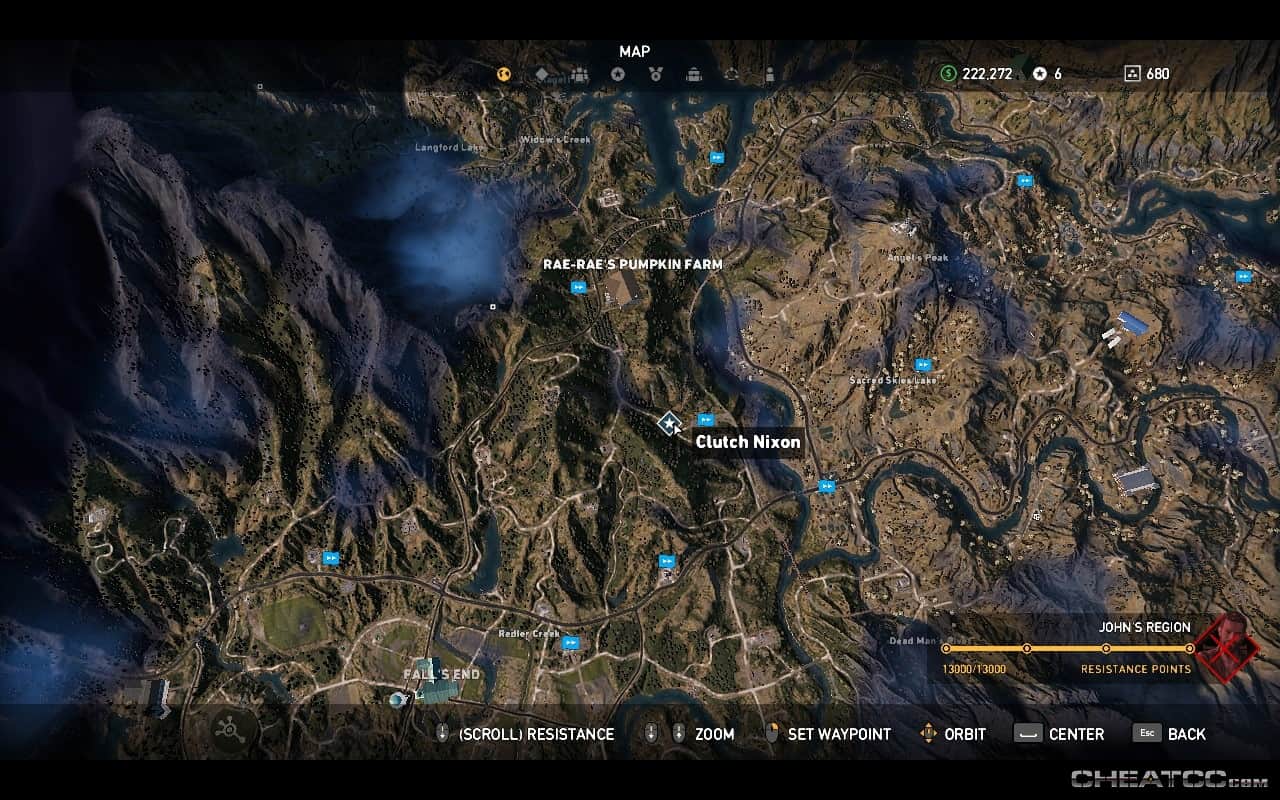Select the medal challenges filter icon
Screen dimensions: 1280x800
point(656,74)
